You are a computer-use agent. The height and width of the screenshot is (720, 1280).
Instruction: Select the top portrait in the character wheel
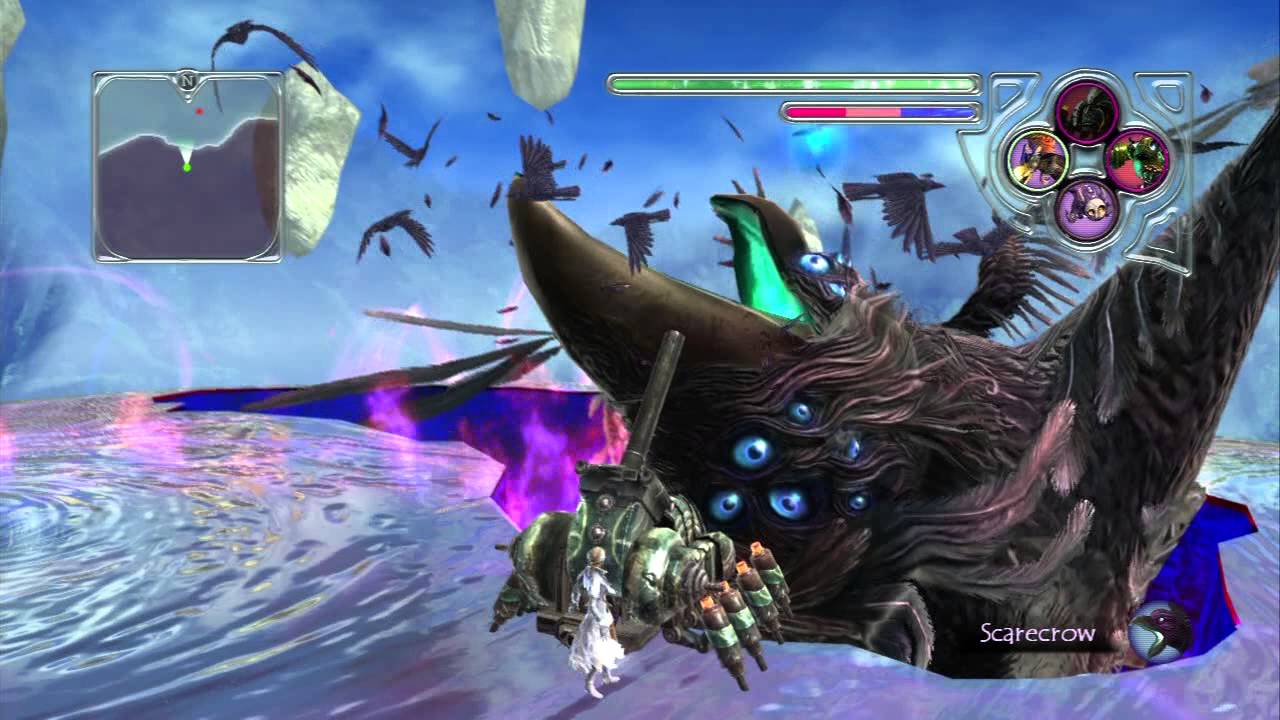point(1085,108)
